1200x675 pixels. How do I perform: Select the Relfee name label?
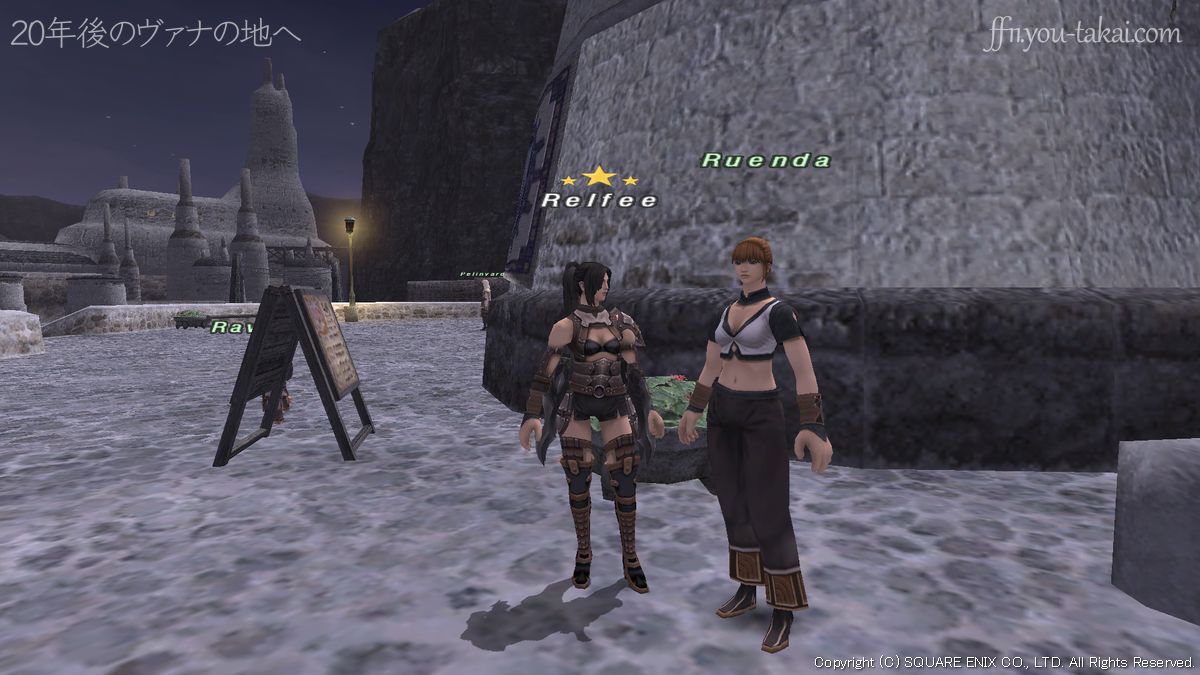(x=599, y=200)
